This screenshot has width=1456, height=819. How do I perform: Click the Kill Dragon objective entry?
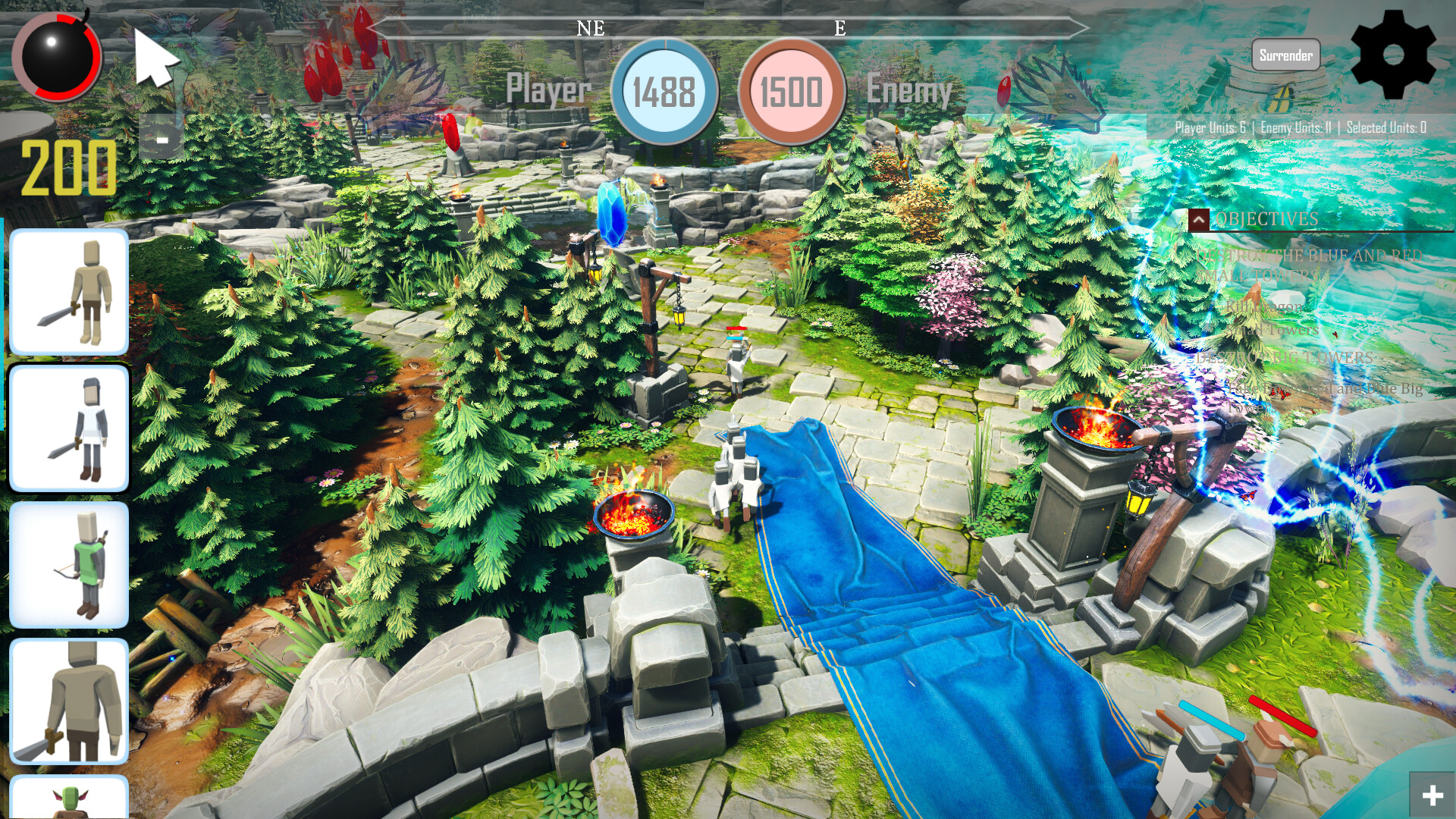click(1264, 306)
